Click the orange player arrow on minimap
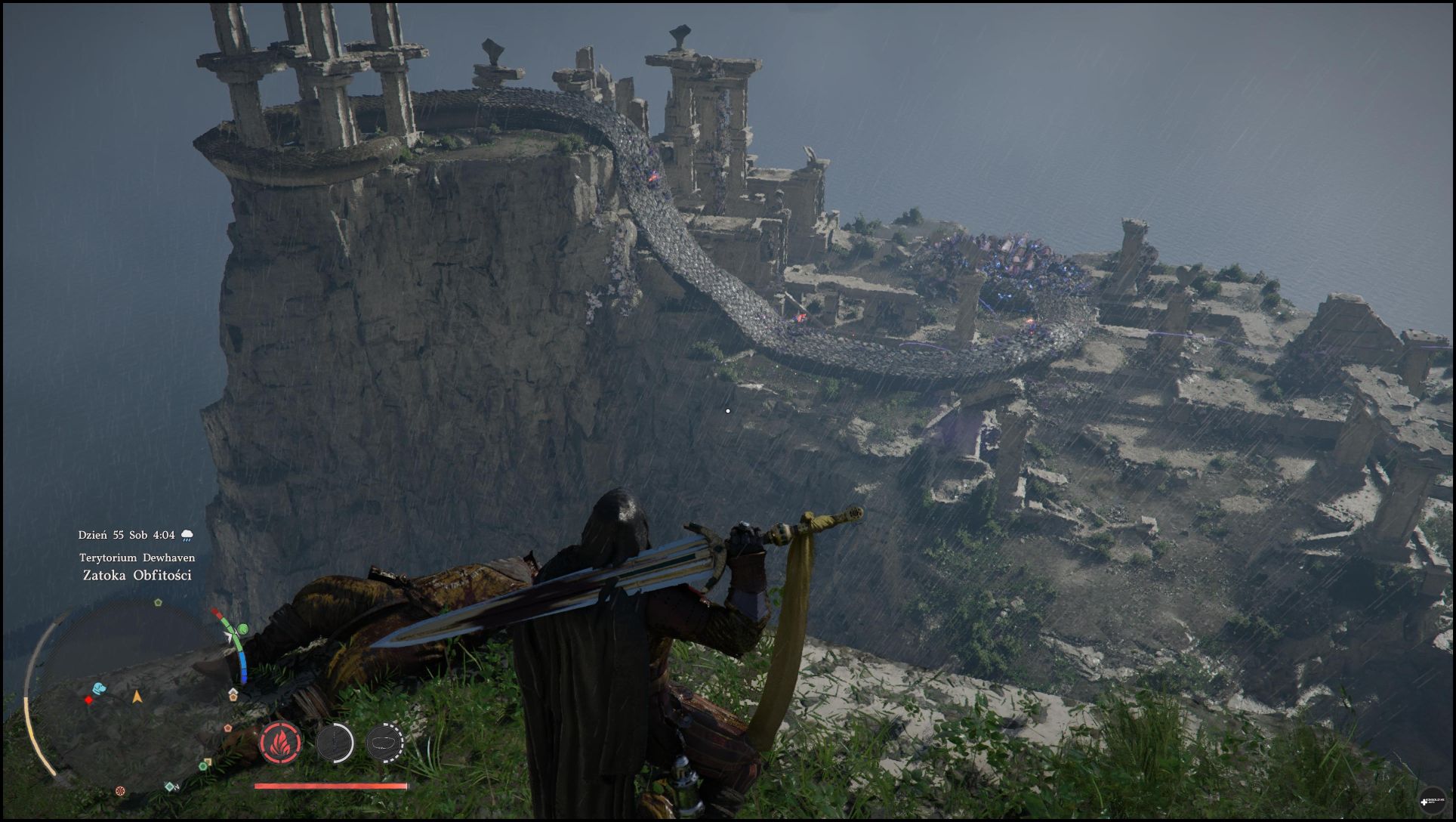The width and height of the screenshot is (1456, 822). [x=137, y=697]
